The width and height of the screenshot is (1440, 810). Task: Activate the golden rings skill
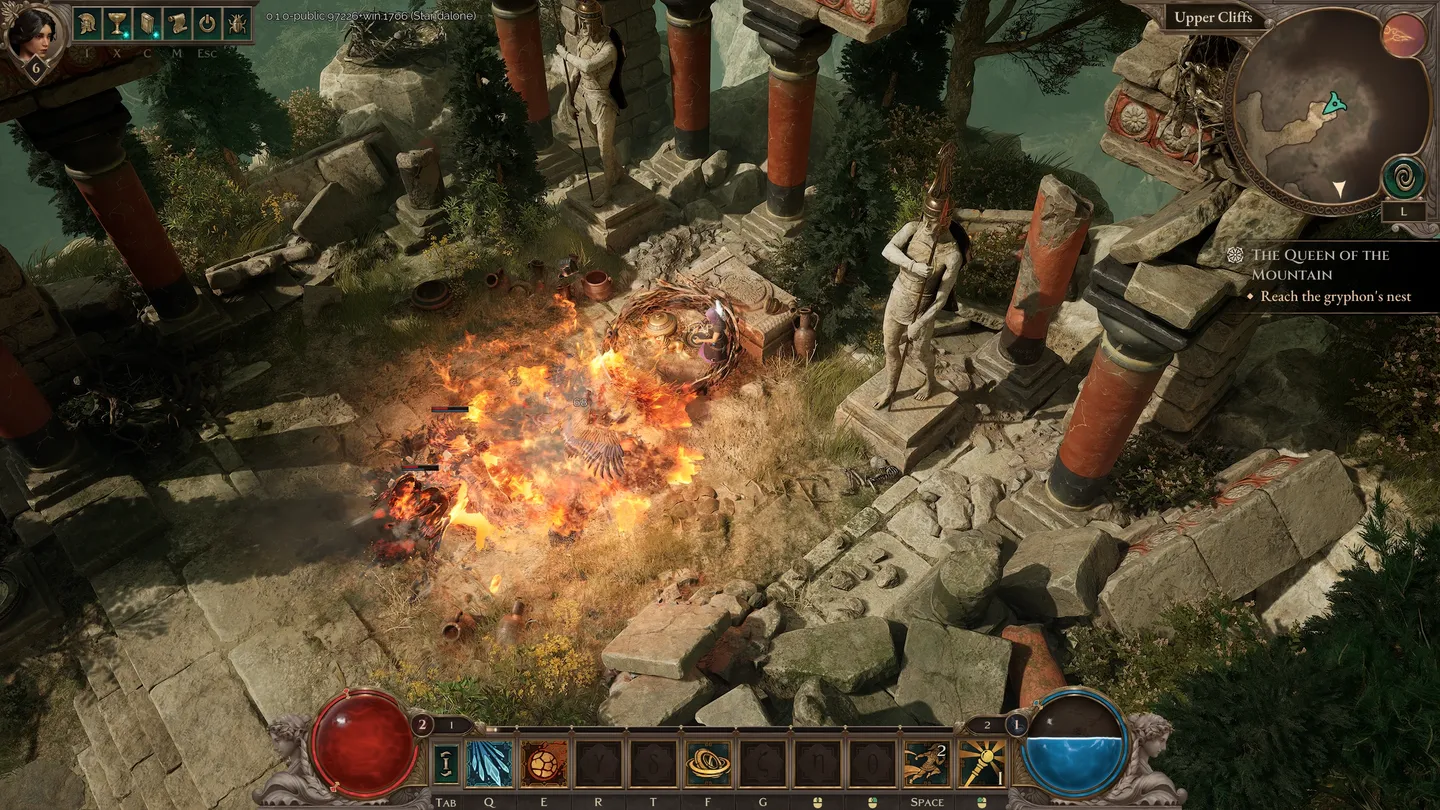708,764
